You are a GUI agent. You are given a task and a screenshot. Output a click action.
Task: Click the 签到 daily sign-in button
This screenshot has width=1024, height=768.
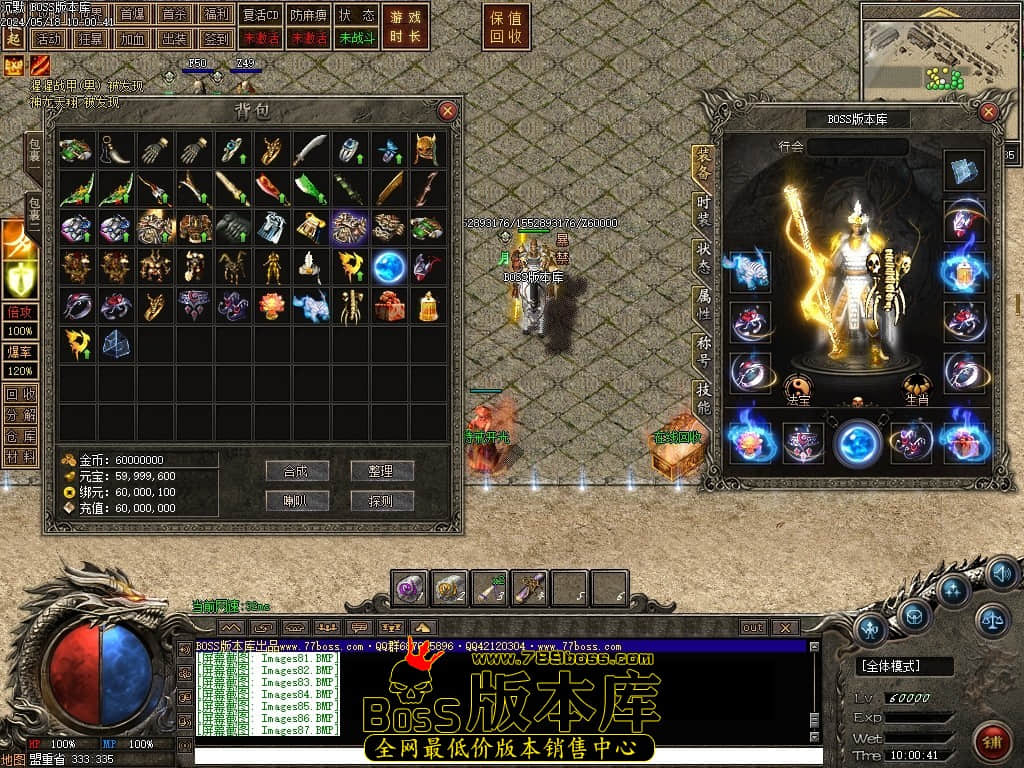(x=215, y=39)
